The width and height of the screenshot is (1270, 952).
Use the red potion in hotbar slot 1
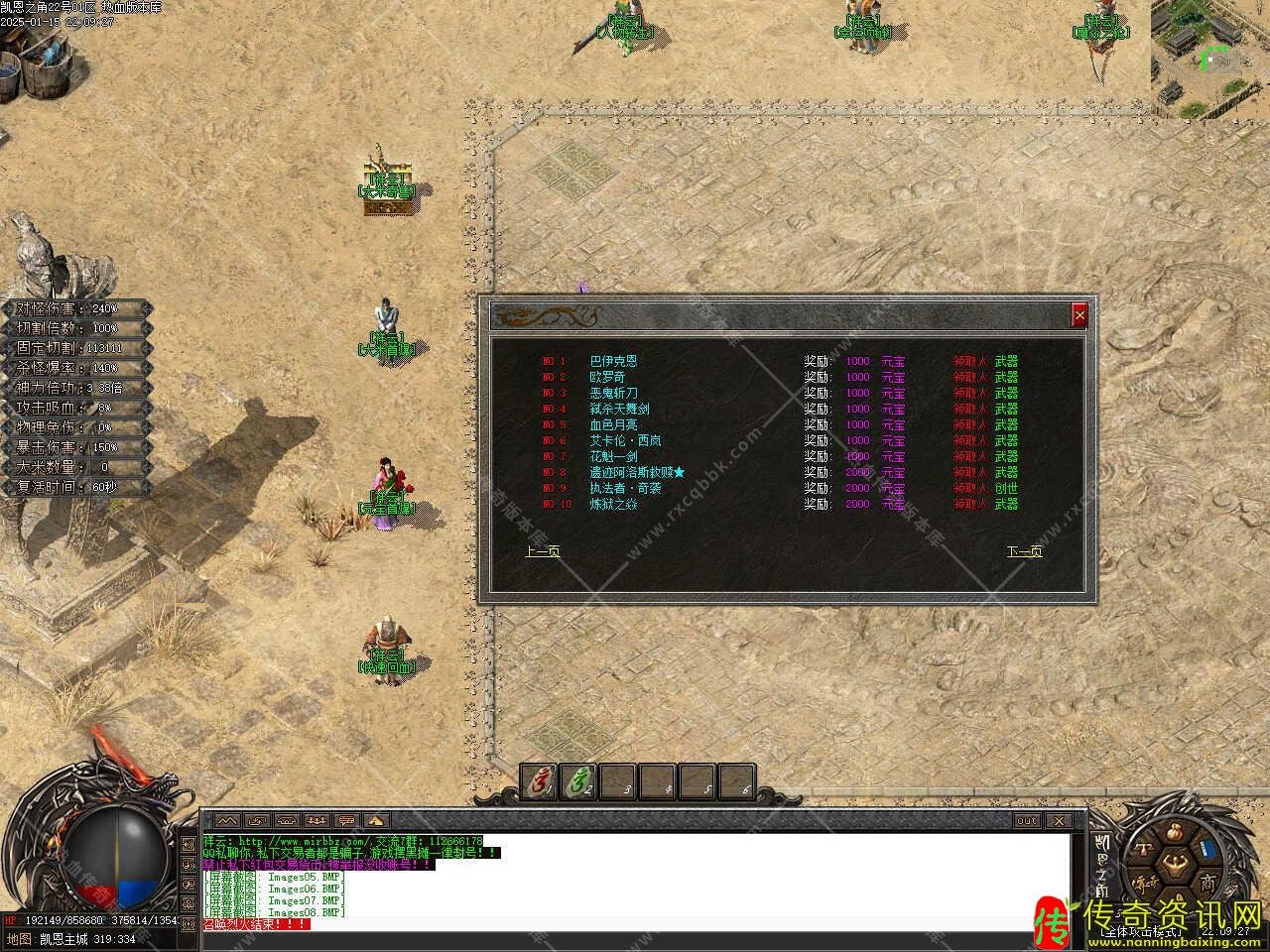540,781
